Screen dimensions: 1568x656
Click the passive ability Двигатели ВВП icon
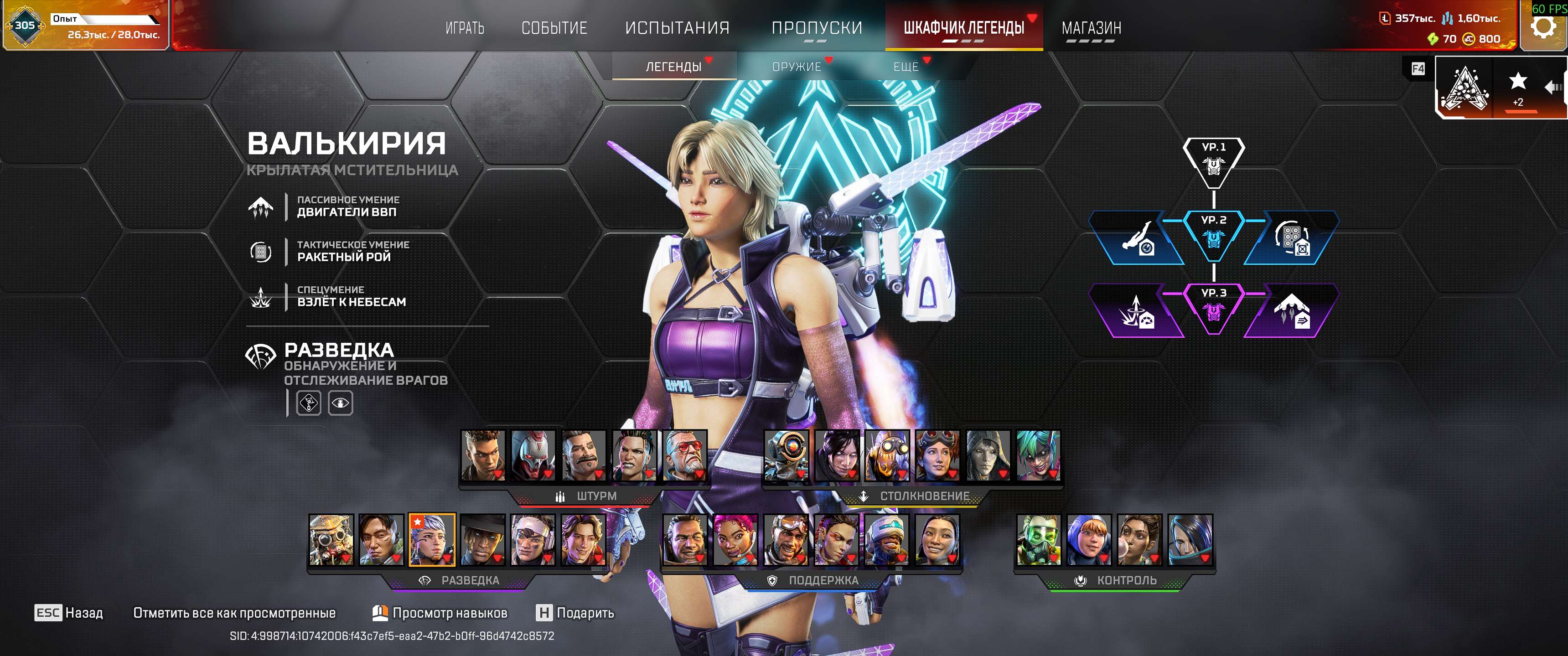click(262, 207)
